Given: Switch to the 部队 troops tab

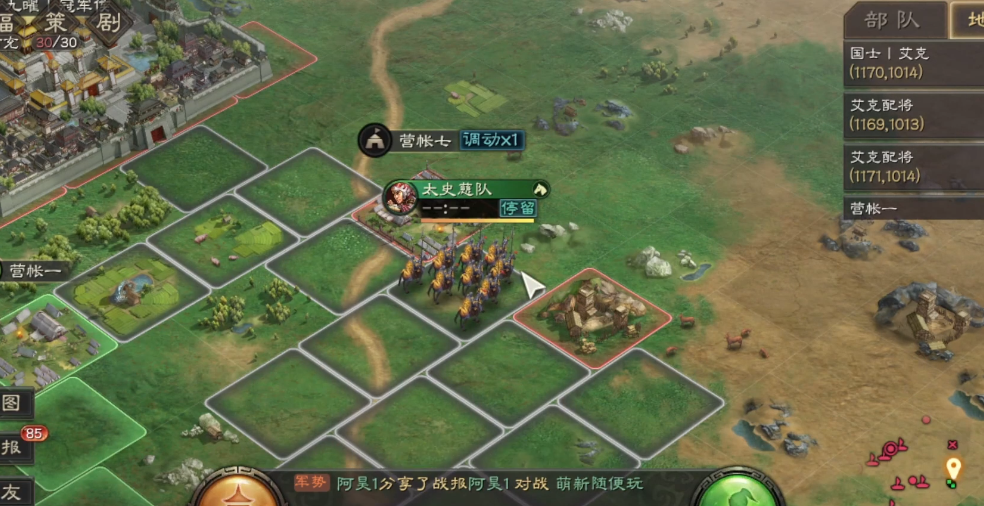Looking at the screenshot, I should (x=892, y=20).
